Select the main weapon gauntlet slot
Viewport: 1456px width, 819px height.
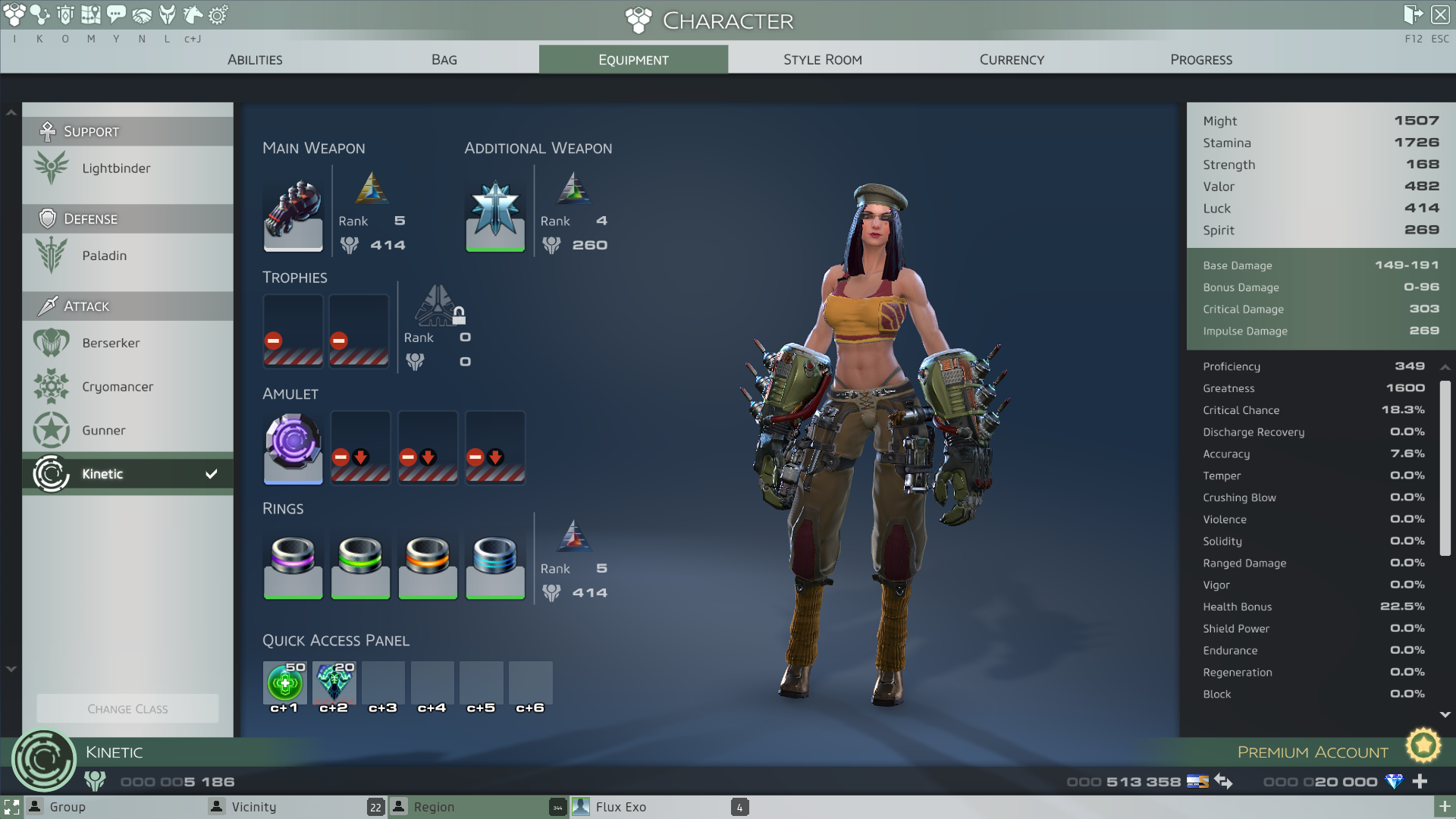tap(293, 216)
